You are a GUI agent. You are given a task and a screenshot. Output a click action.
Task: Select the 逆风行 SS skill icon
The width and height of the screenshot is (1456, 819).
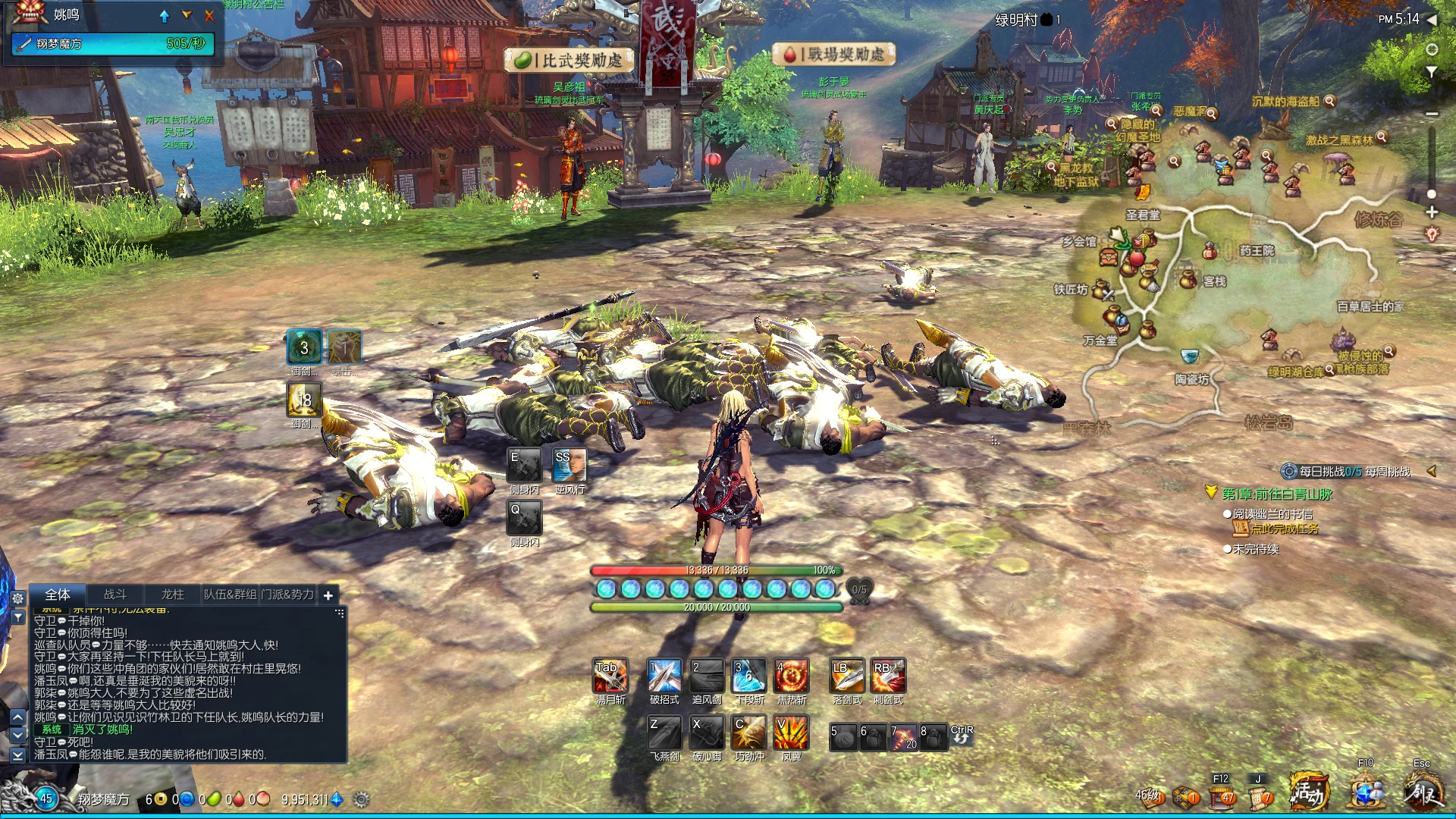[x=570, y=465]
